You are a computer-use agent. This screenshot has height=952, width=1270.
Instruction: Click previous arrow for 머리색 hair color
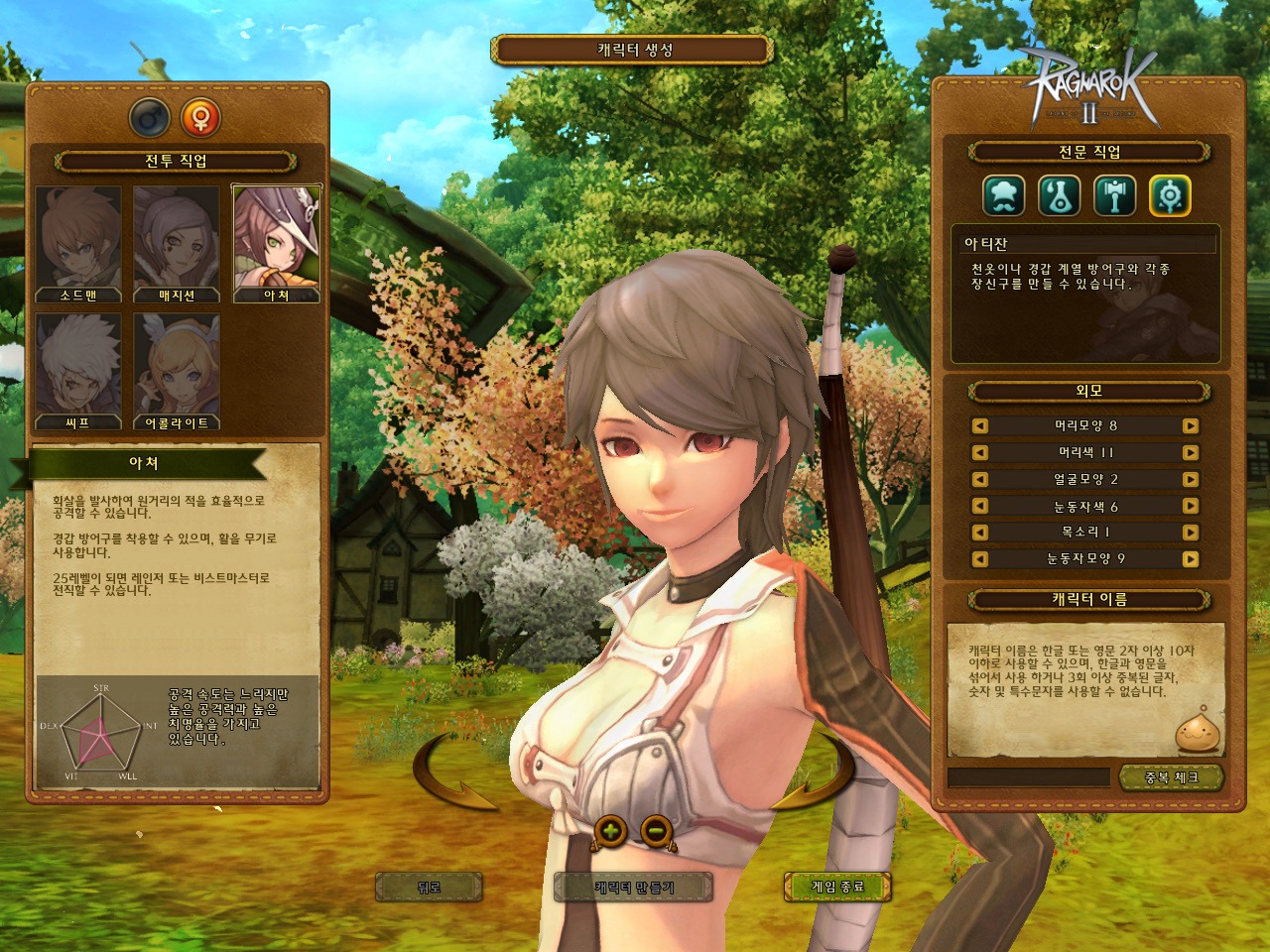pos(980,453)
